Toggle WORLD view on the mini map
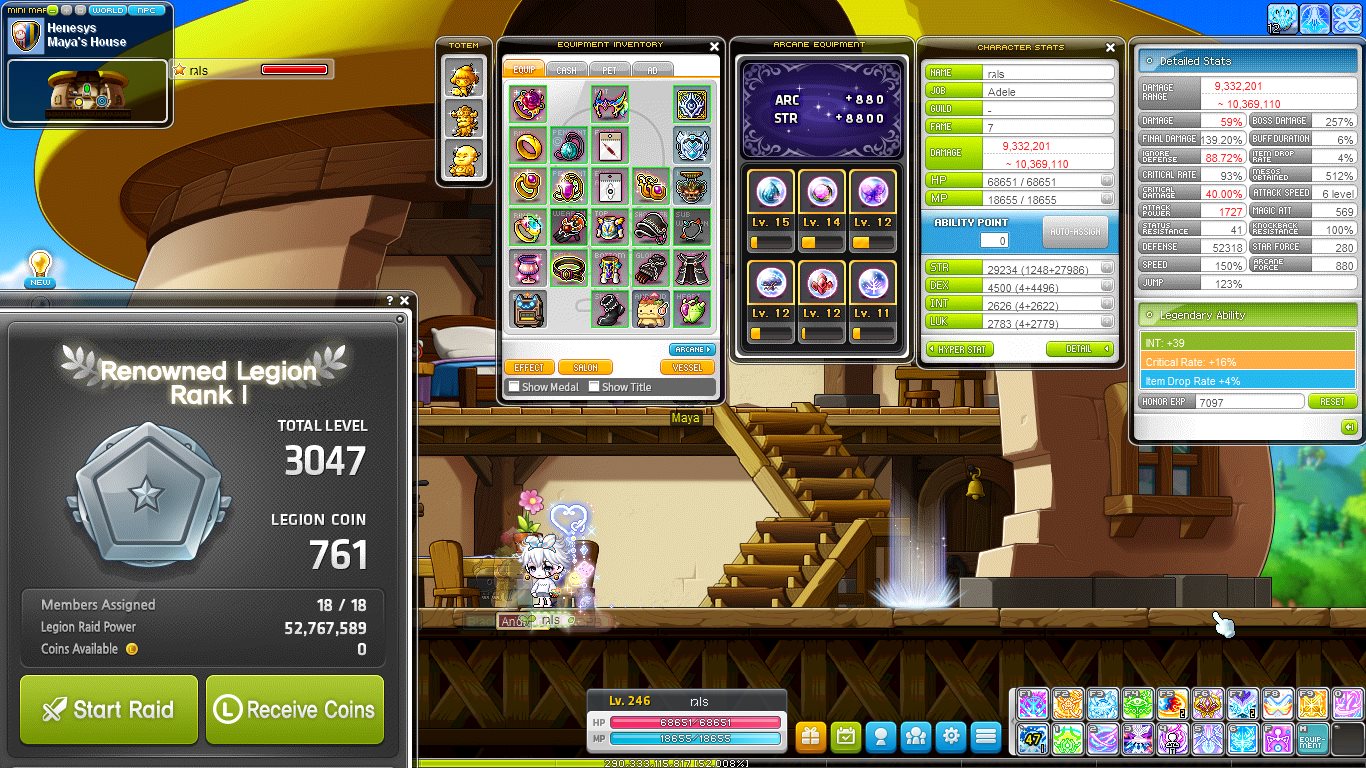Screen dimensions: 1366x768 (108, 9)
